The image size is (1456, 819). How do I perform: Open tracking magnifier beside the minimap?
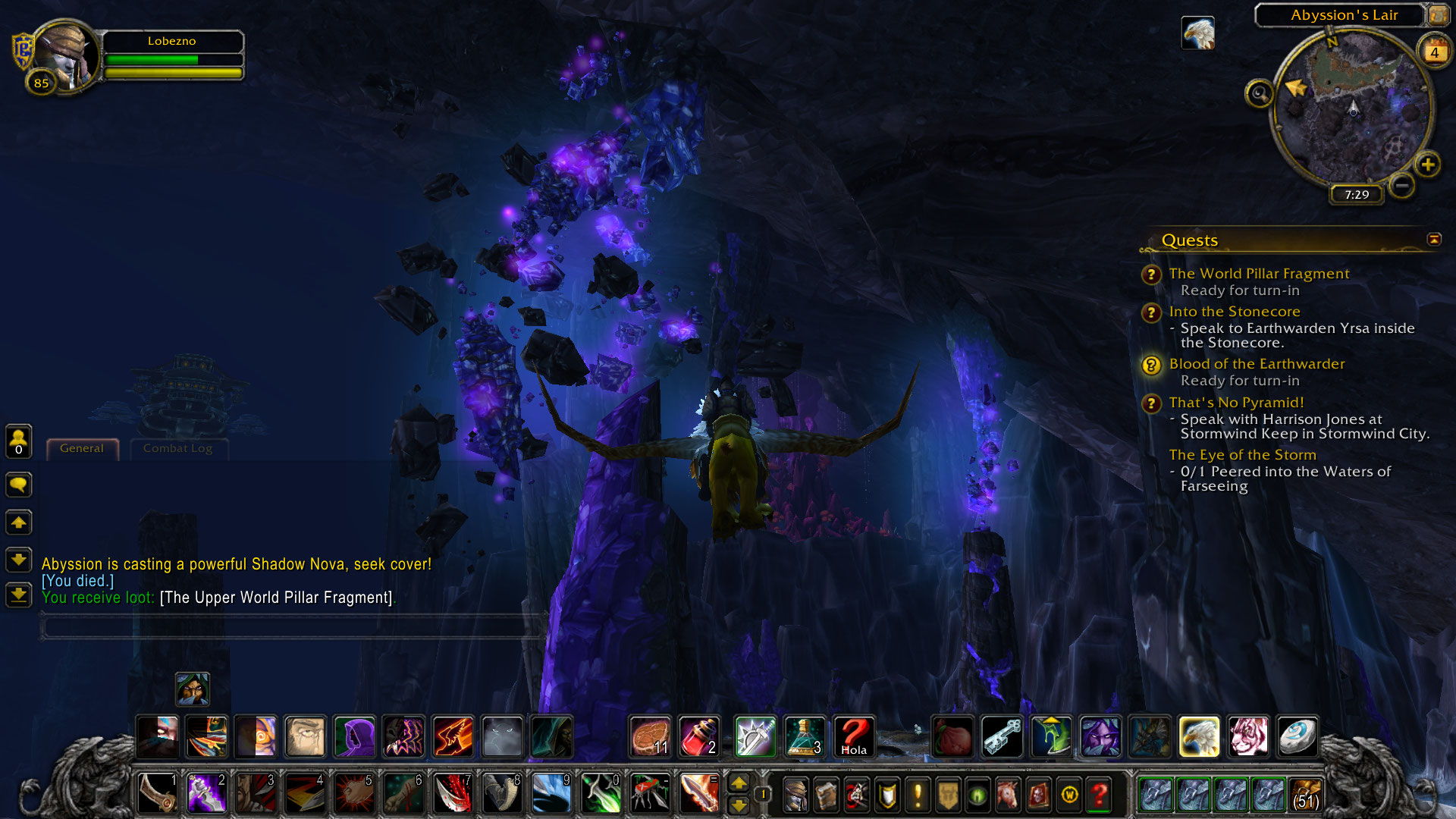point(1259,94)
